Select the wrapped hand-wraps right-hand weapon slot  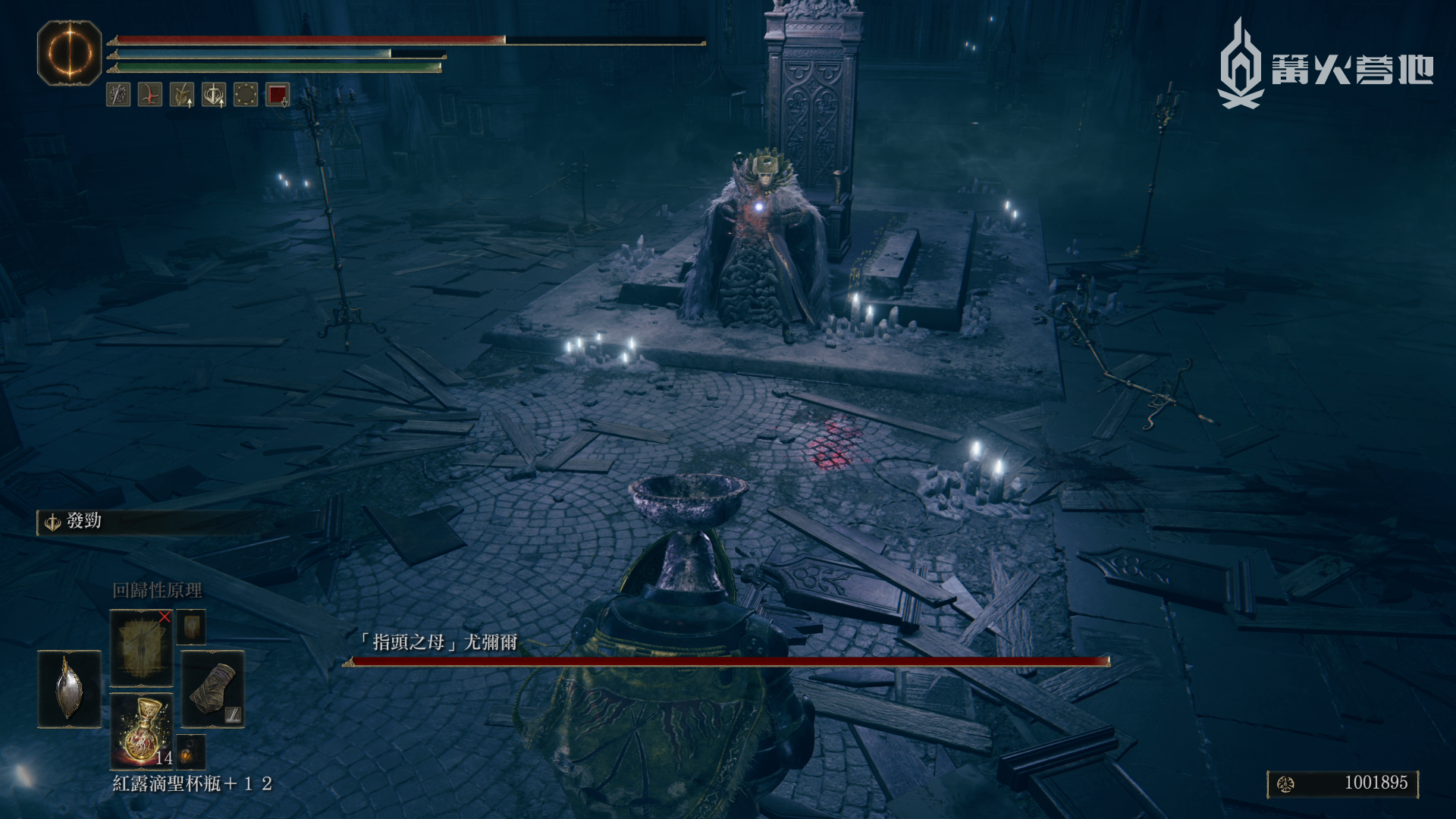point(212,689)
